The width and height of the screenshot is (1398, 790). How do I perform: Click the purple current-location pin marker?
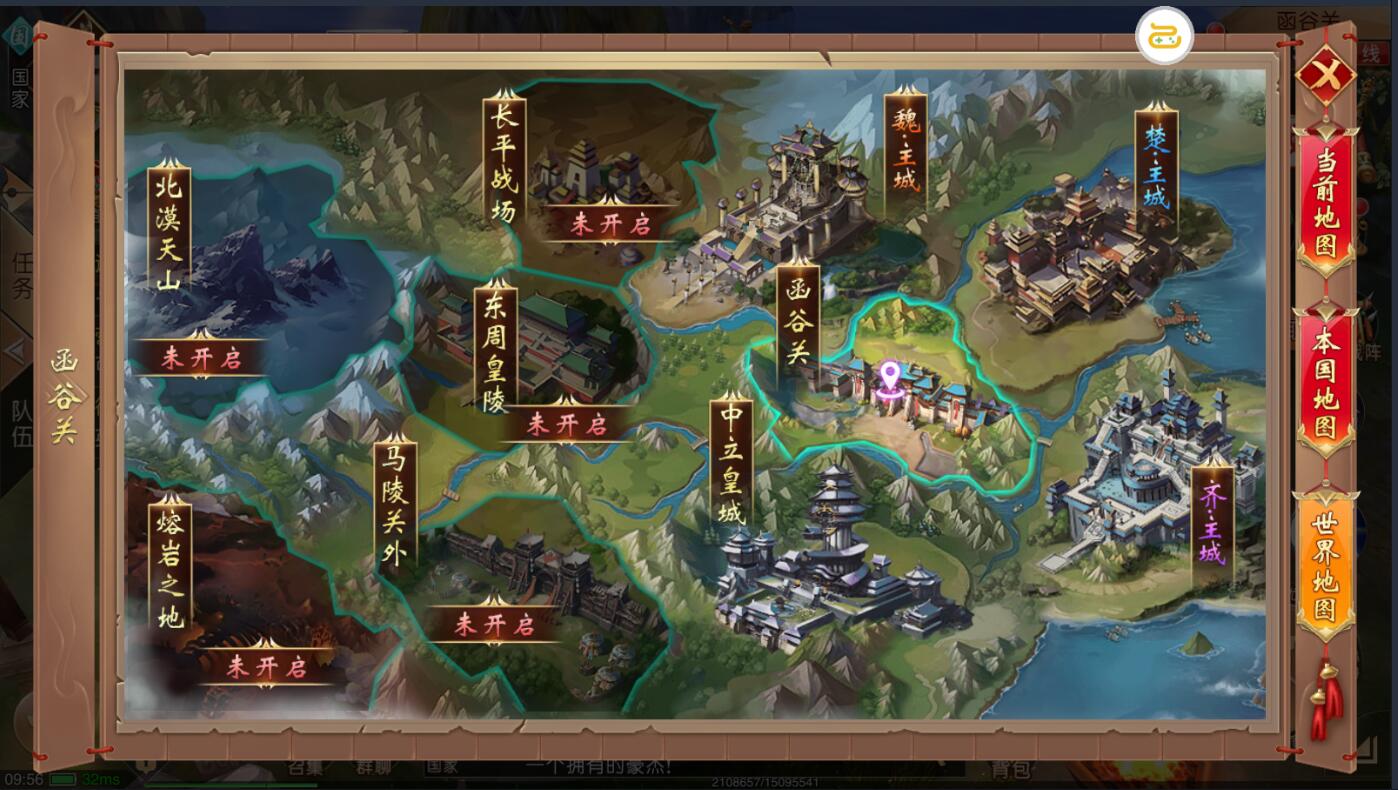(x=889, y=381)
